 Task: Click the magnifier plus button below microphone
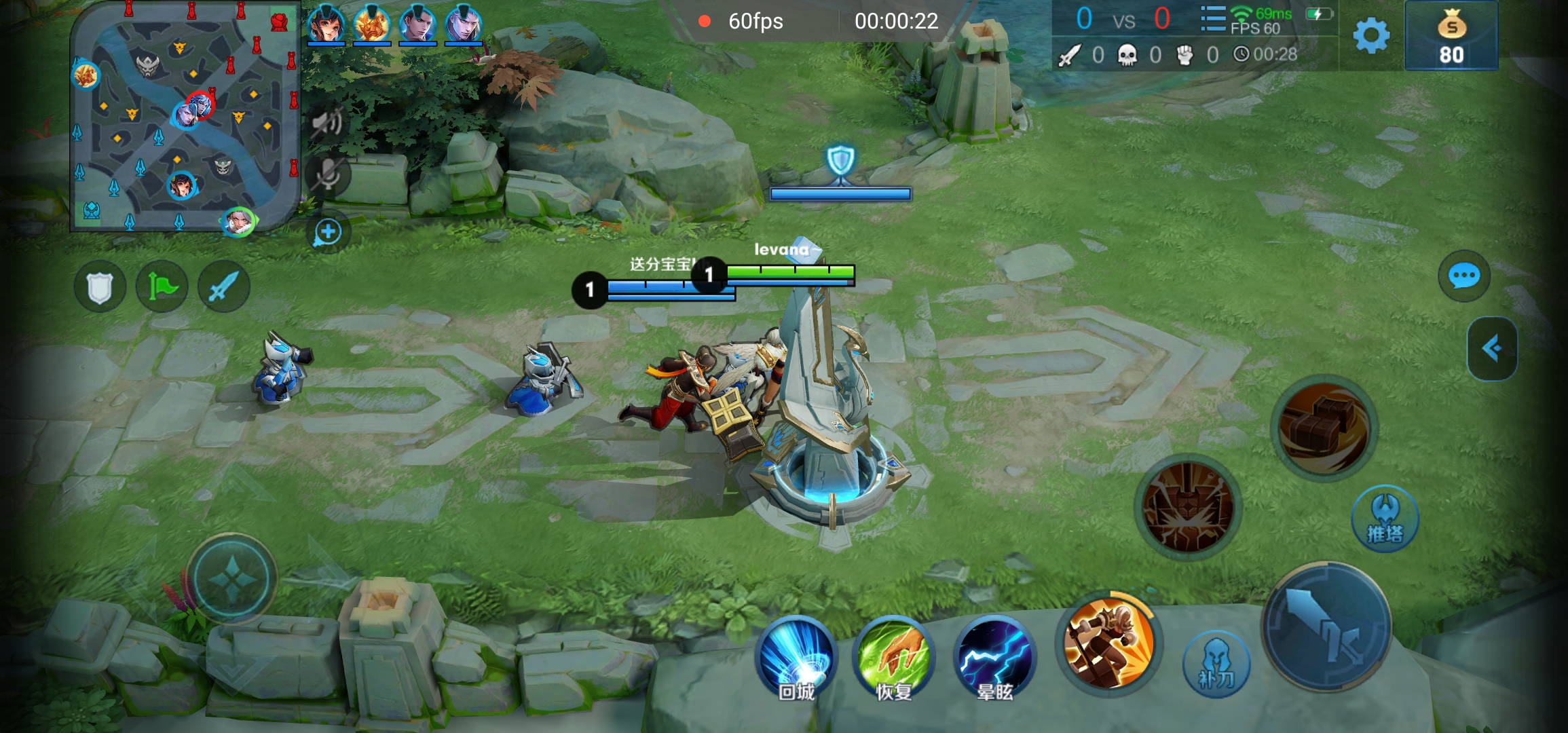click(x=328, y=232)
